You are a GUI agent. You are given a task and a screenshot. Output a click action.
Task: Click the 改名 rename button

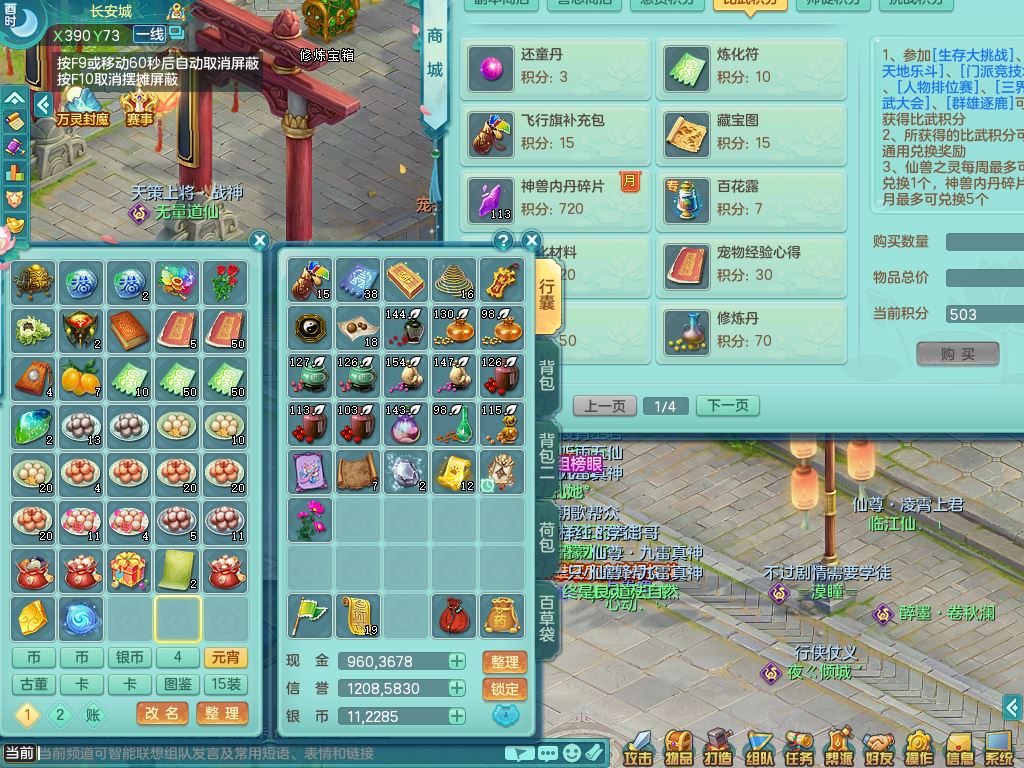pyautogui.click(x=161, y=713)
